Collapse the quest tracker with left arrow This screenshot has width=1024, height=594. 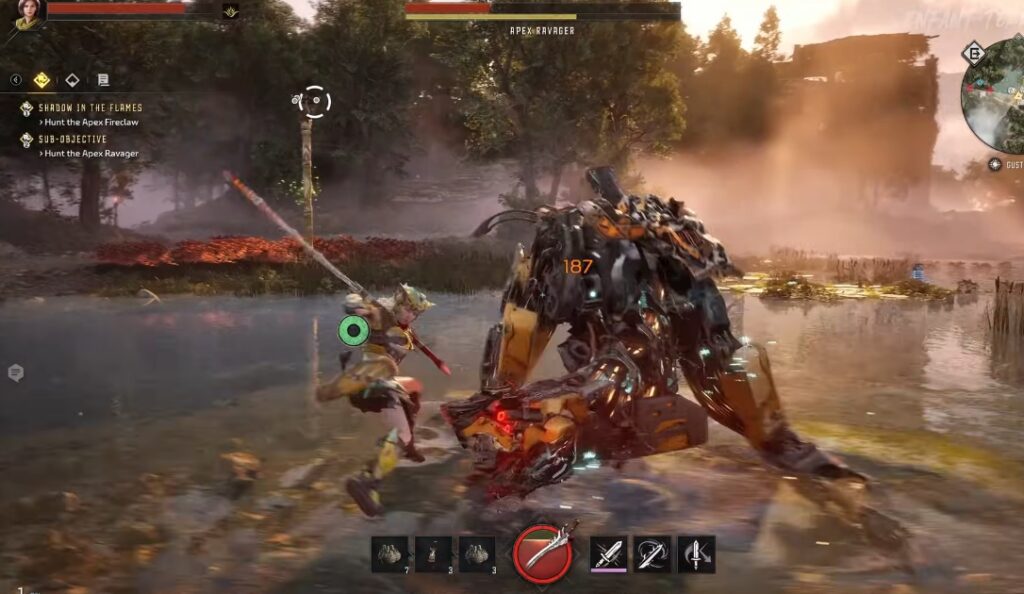(16, 80)
